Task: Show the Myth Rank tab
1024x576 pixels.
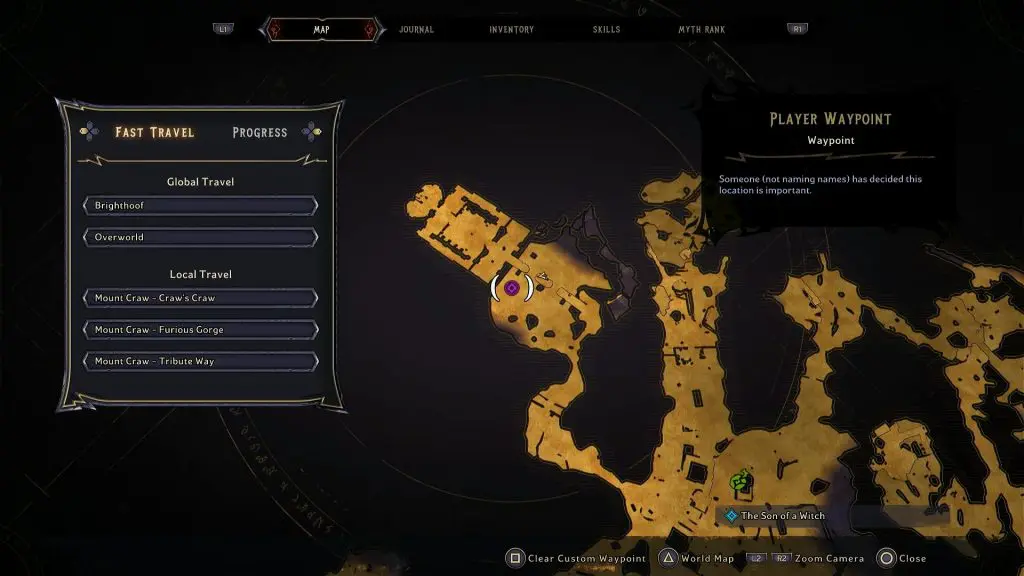Action: [701, 30]
